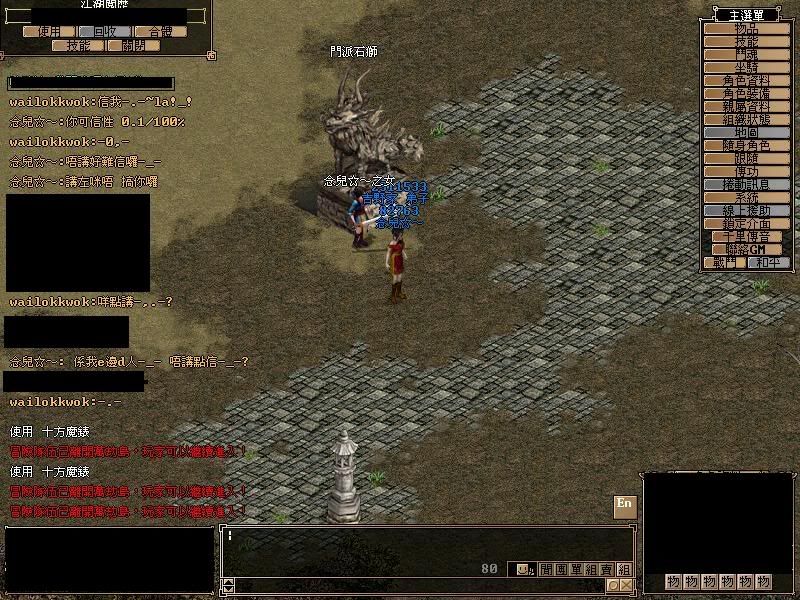The height and width of the screenshot is (600, 800).
Task: Open the 物品 items menu entry
Action: 746,28
